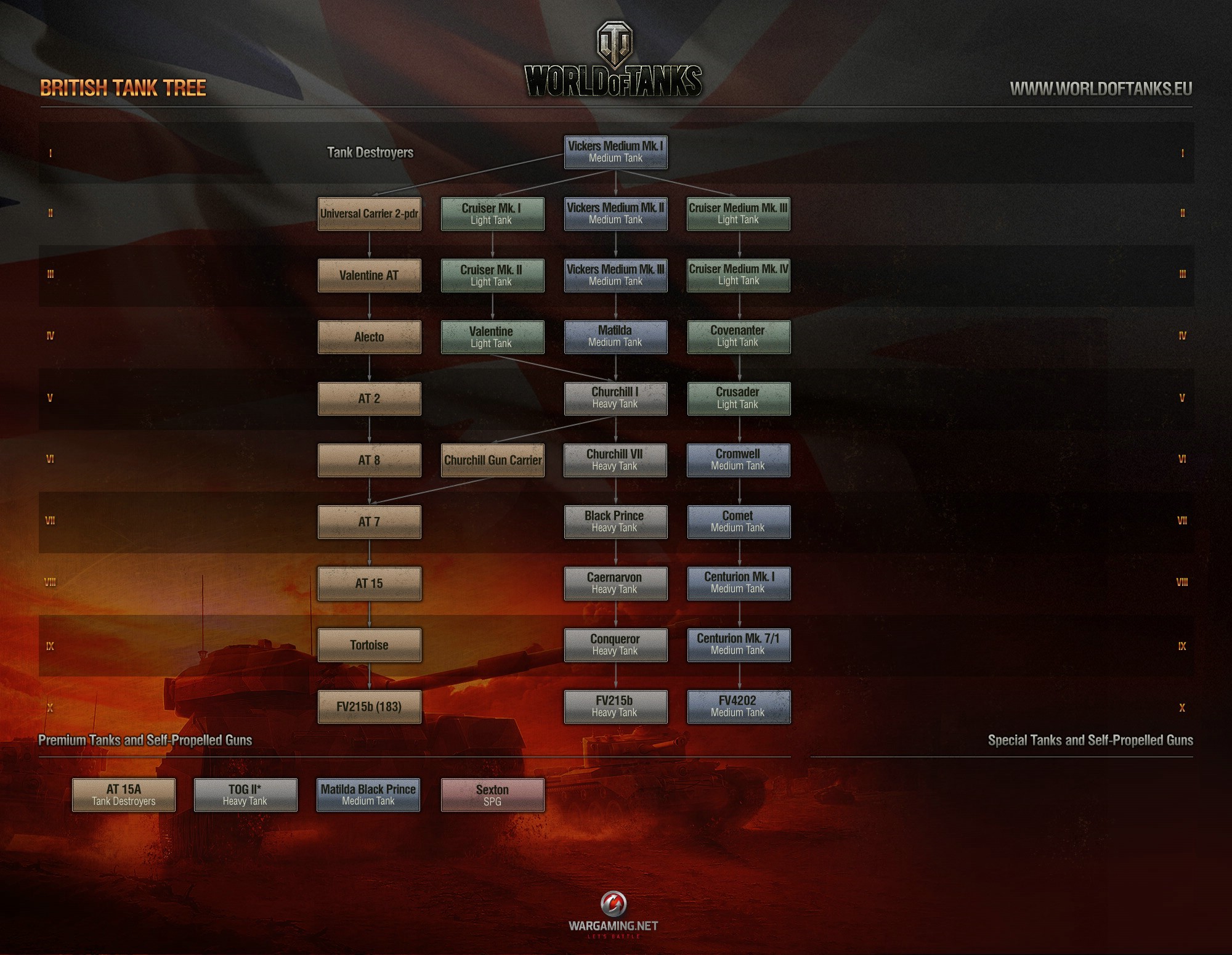
Task: Select the Cruiser Mk. I light tank
Action: tap(492, 214)
